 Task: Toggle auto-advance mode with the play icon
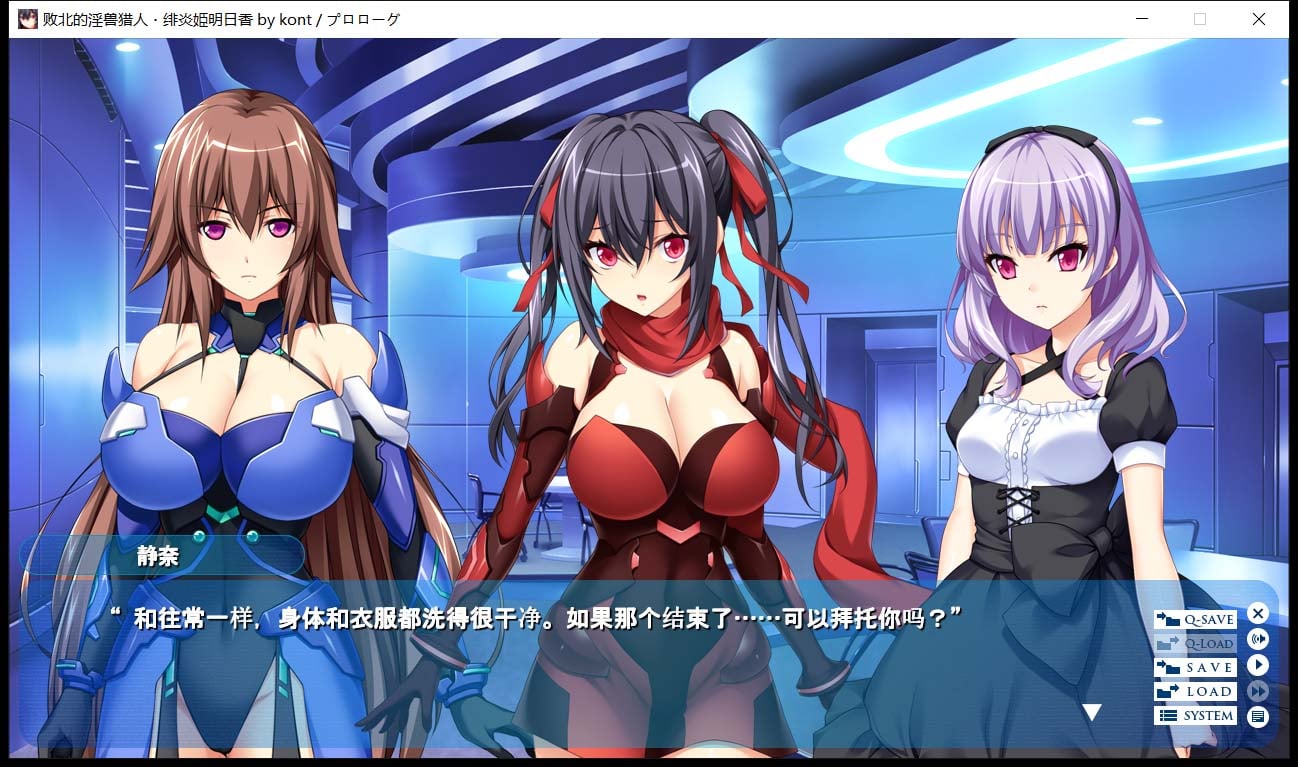coord(1257,663)
